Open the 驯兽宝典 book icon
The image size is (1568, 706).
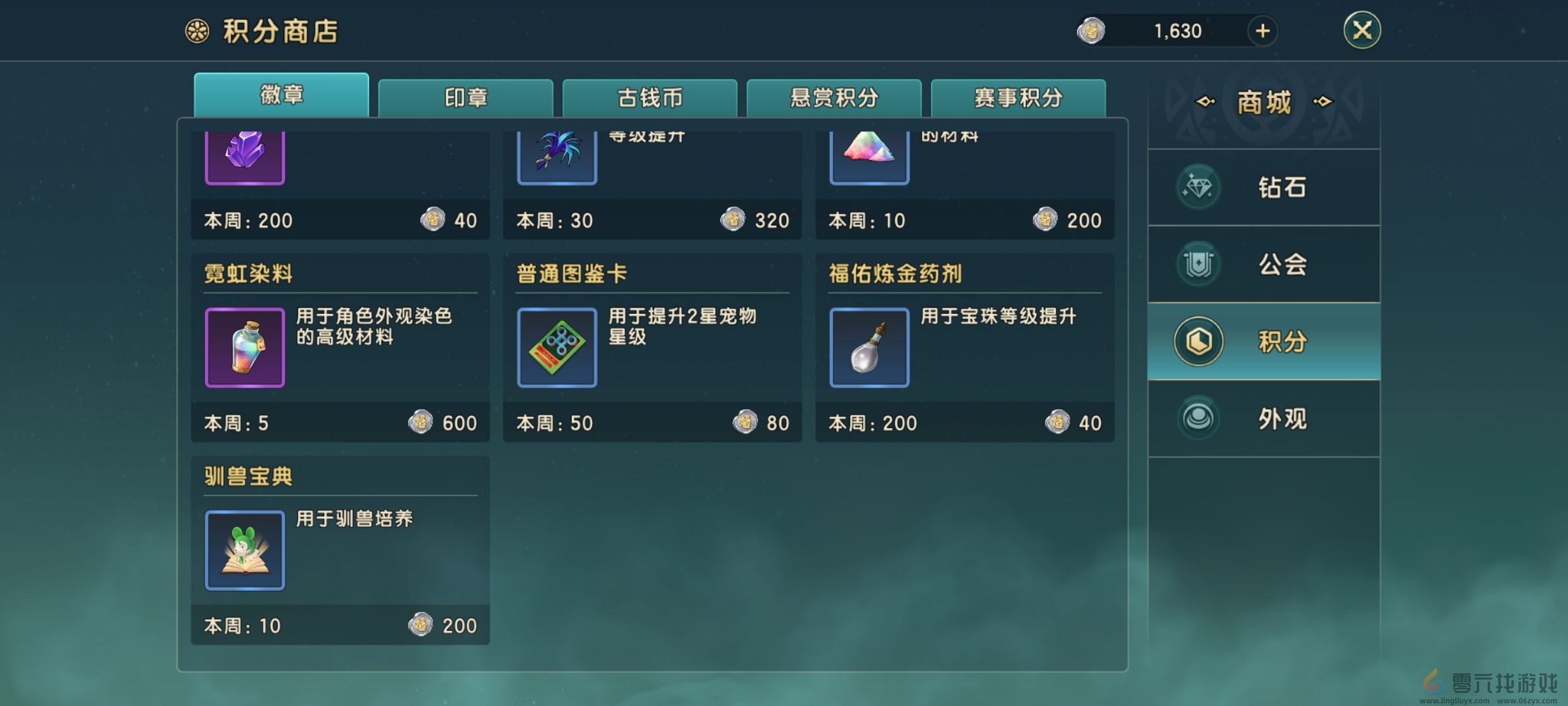245,550
